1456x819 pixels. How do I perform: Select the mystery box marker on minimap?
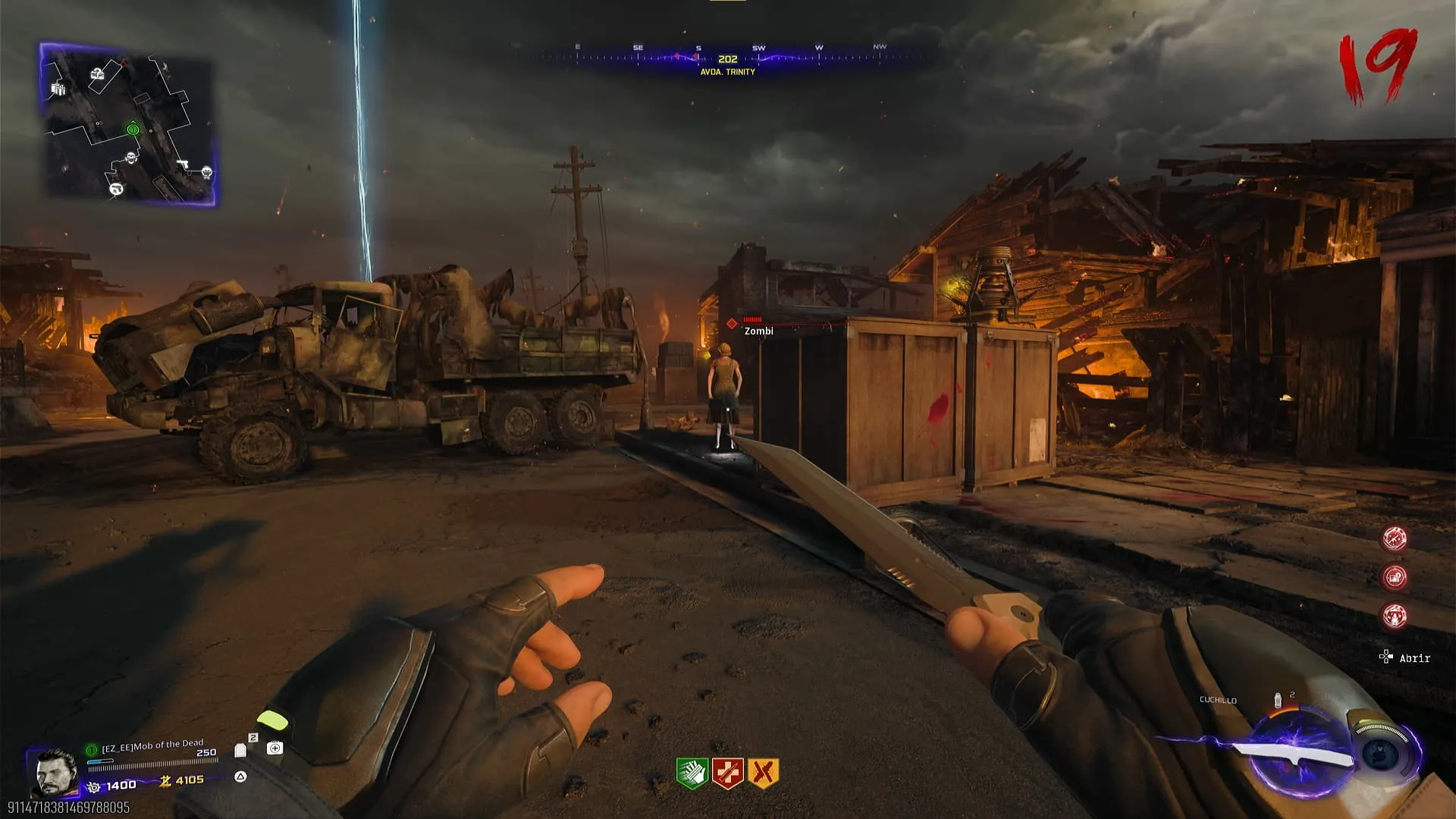pos(97,74)
